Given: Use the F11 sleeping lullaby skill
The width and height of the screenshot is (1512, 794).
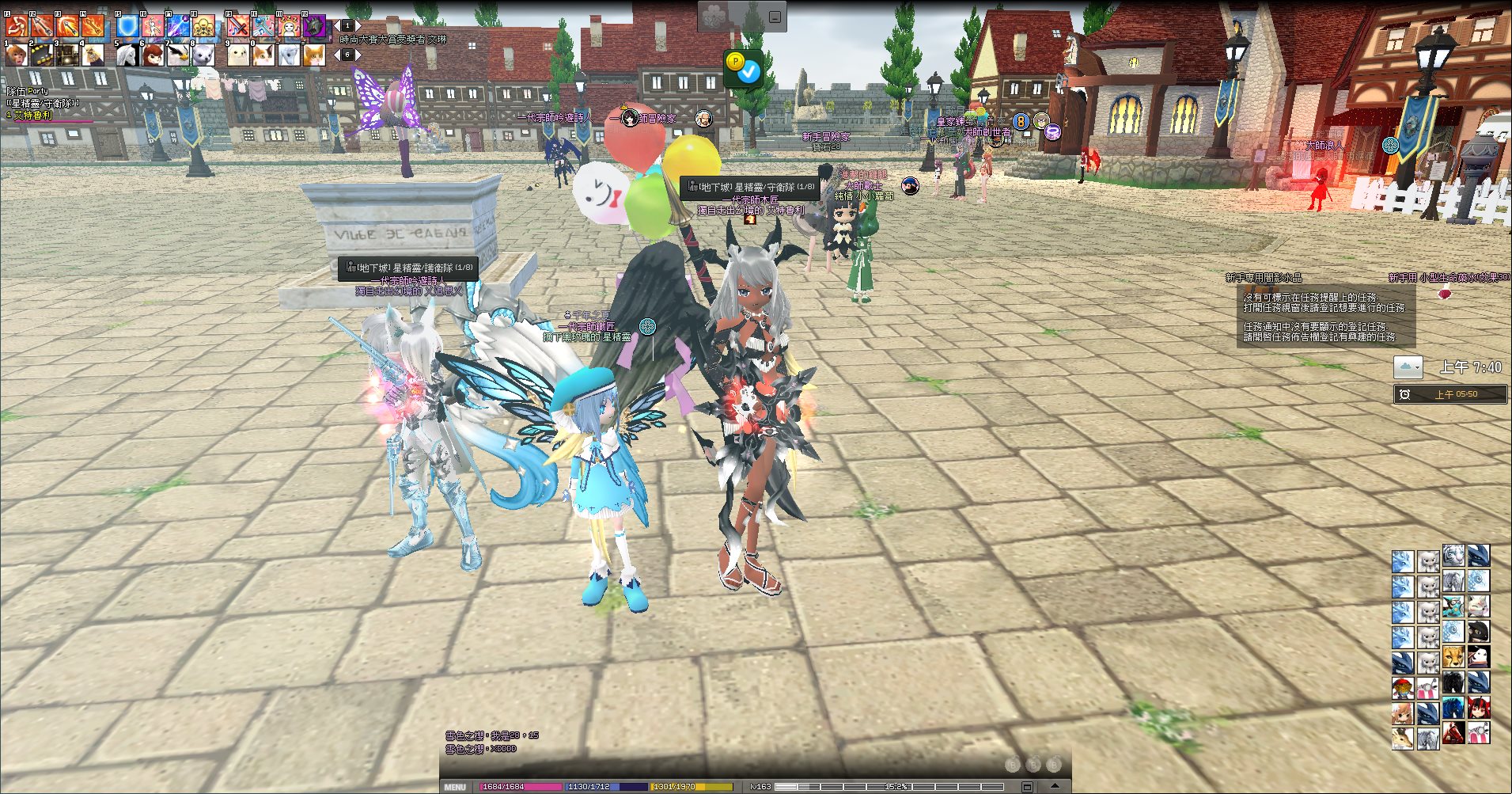Looking at the screenshot, I should pos(289,27).
